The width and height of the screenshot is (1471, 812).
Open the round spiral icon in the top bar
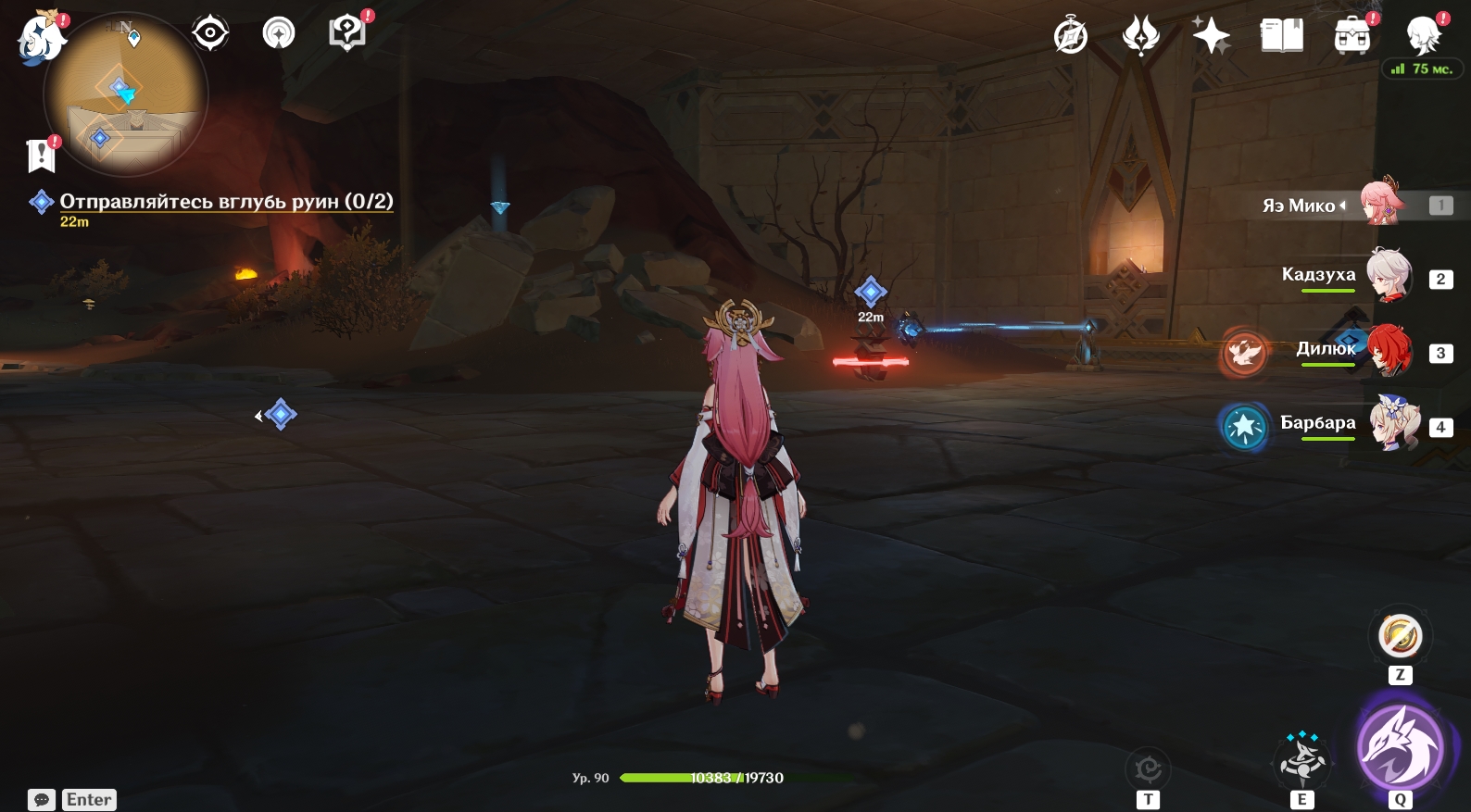point(279,34)
